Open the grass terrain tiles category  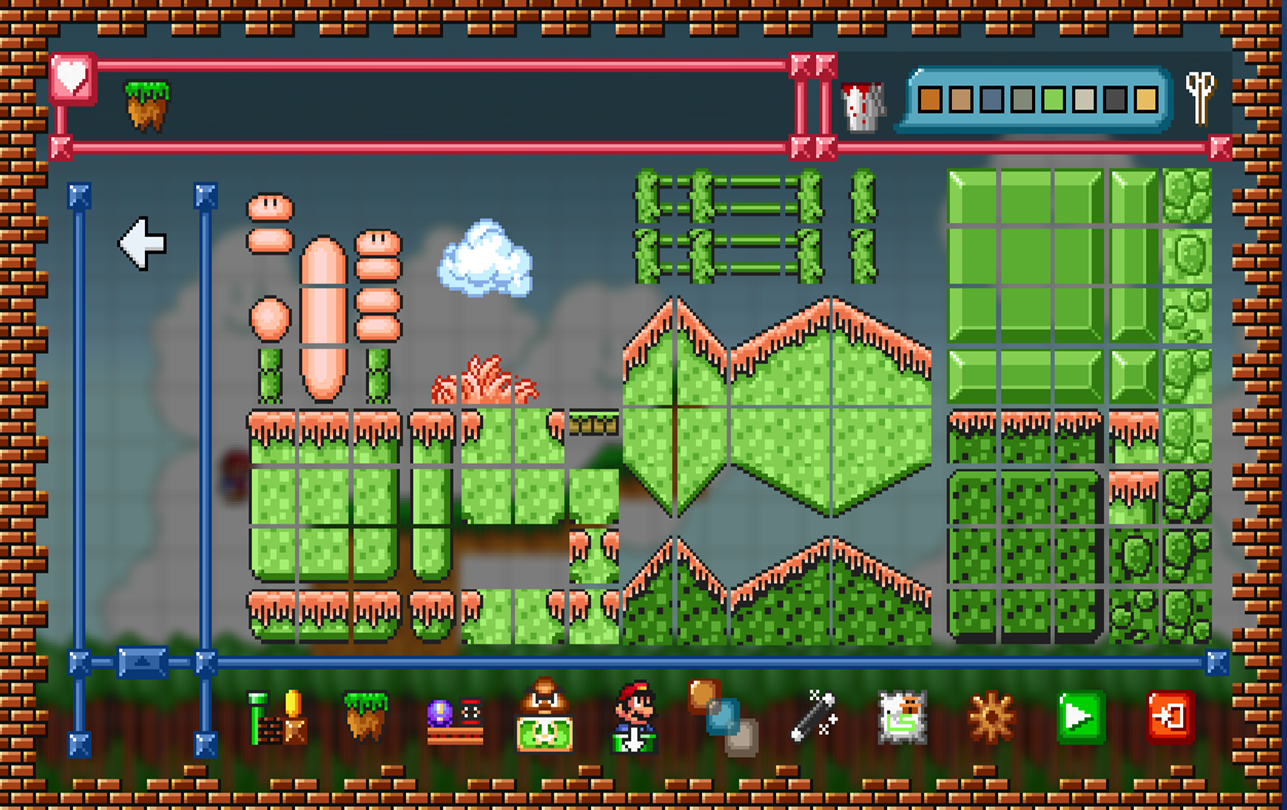(x=365, y=716)
